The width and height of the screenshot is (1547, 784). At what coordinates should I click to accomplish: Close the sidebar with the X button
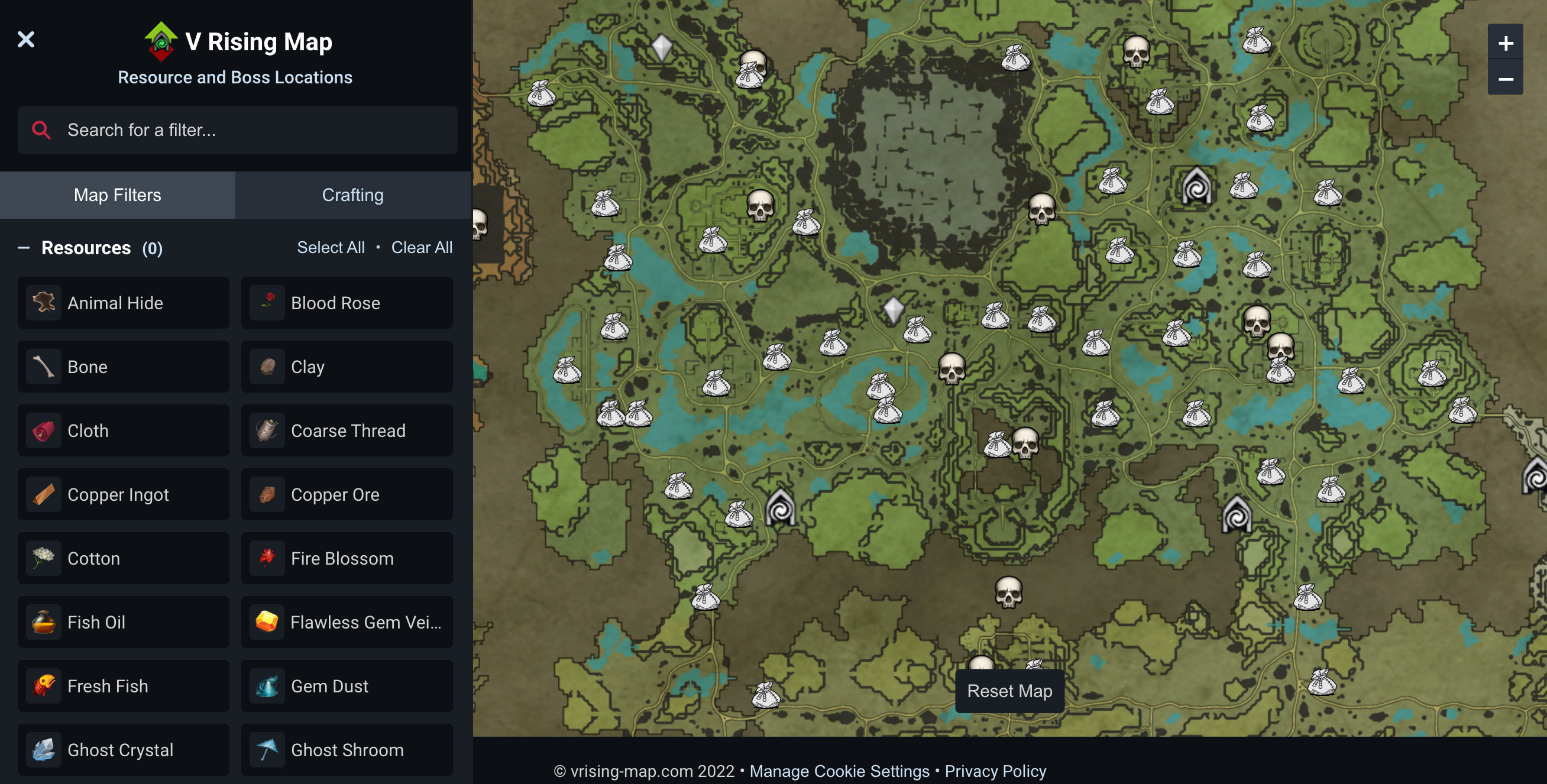(26, 40)
